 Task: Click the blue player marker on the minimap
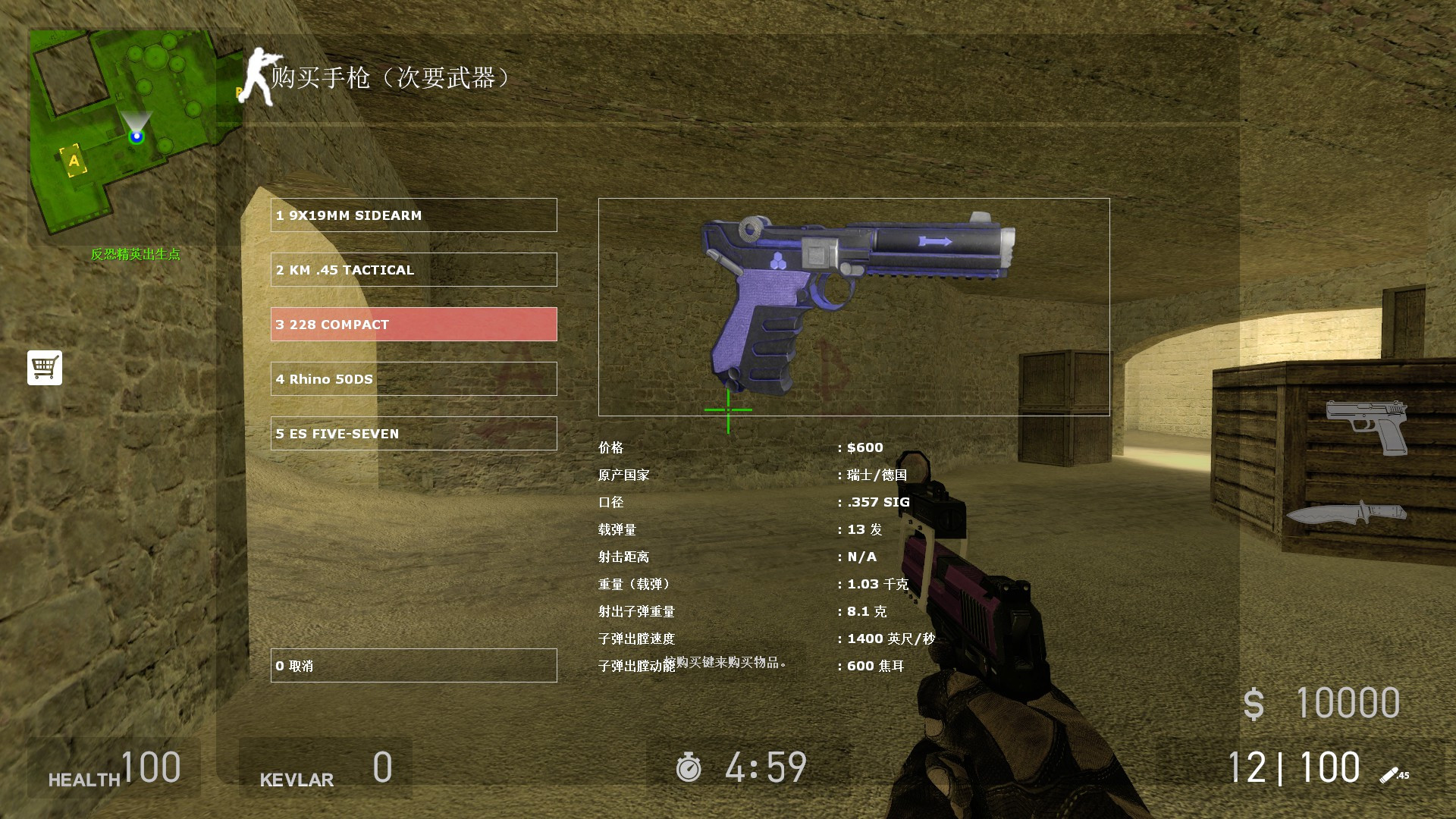(136, 136)
